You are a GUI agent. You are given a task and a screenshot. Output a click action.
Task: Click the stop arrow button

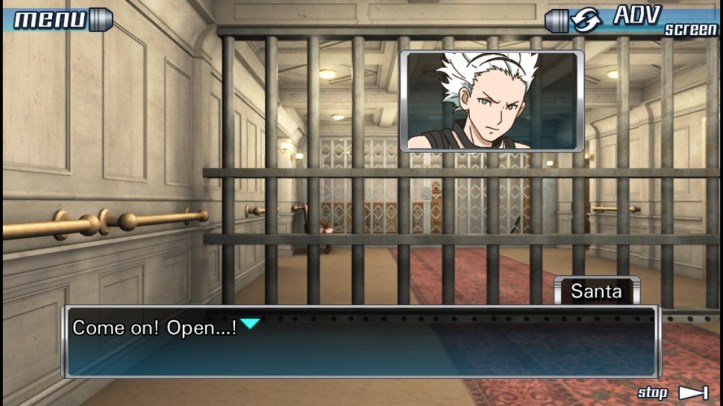(691, 392)
